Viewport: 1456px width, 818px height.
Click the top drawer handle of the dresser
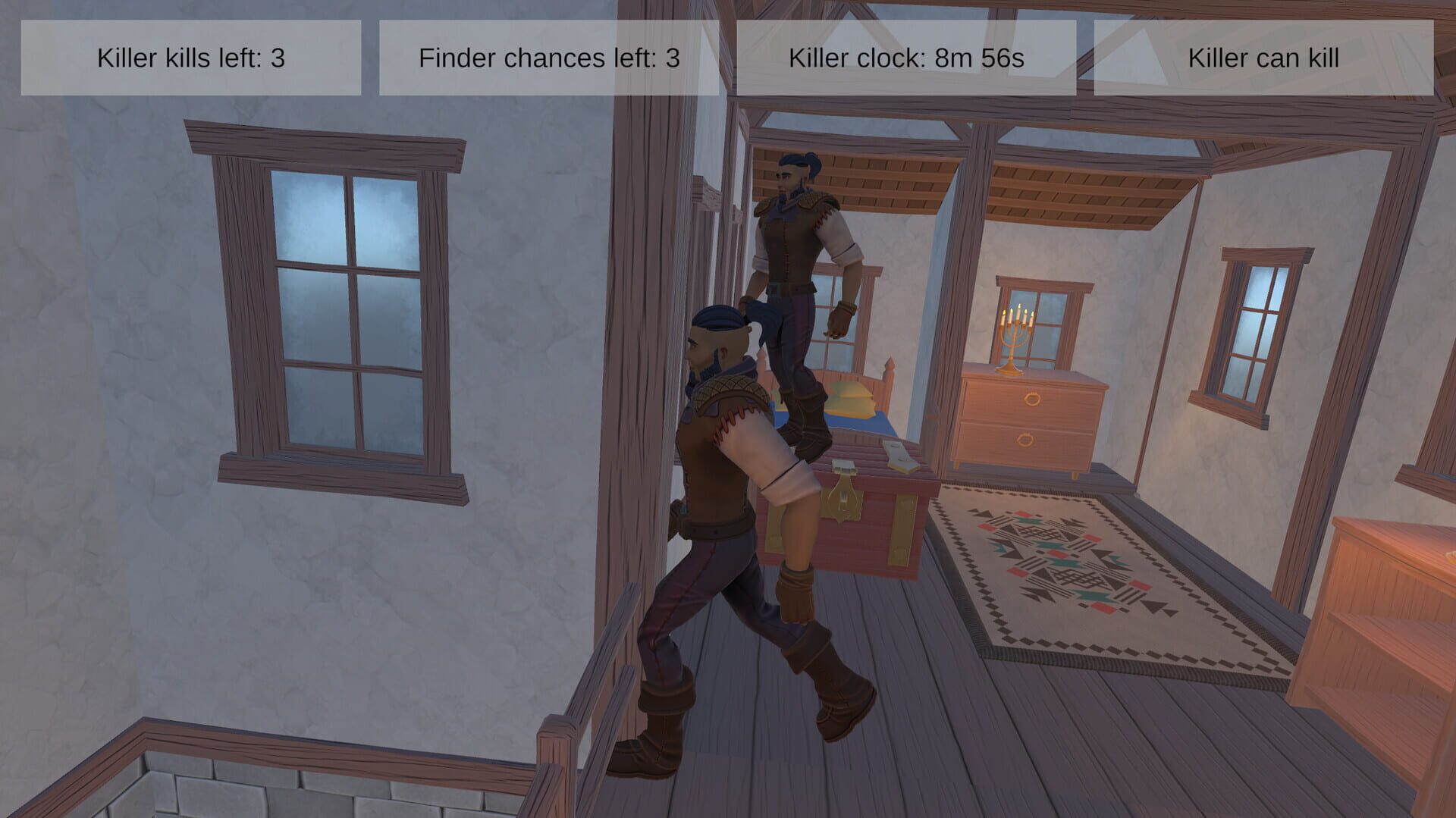tap(1034, 398)
